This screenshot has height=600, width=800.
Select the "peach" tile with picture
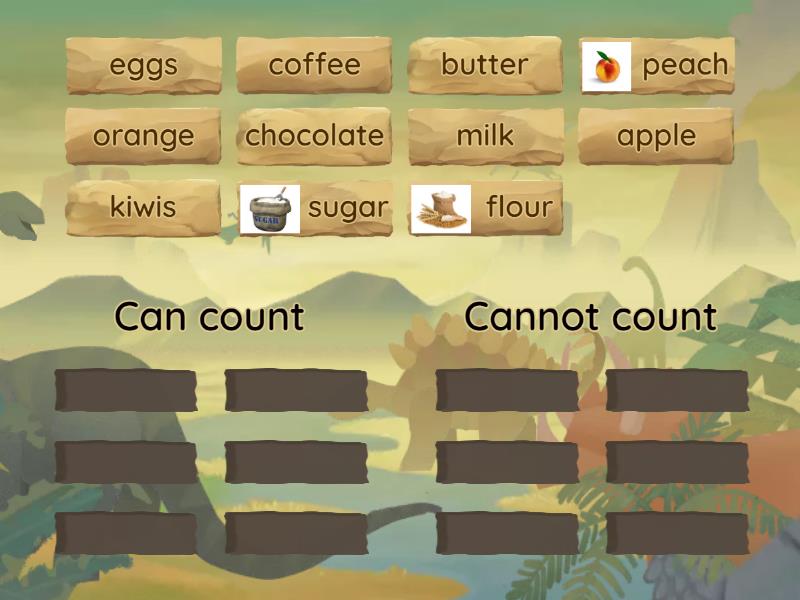click(x=657, y=67)
